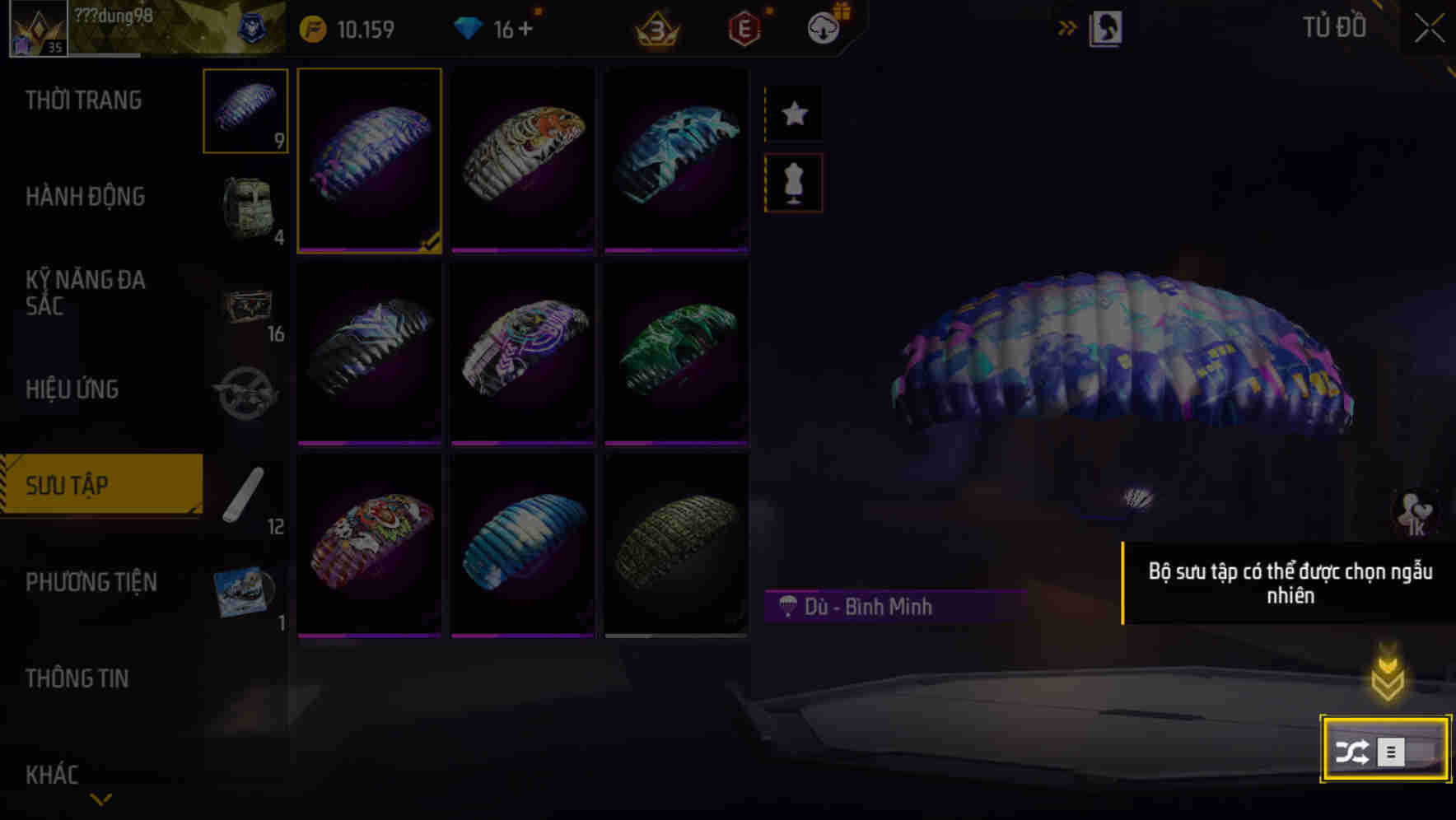Toggle the star favorite filter
The width and height of the screenshot is (1456, 820).
tap(792, 114)
